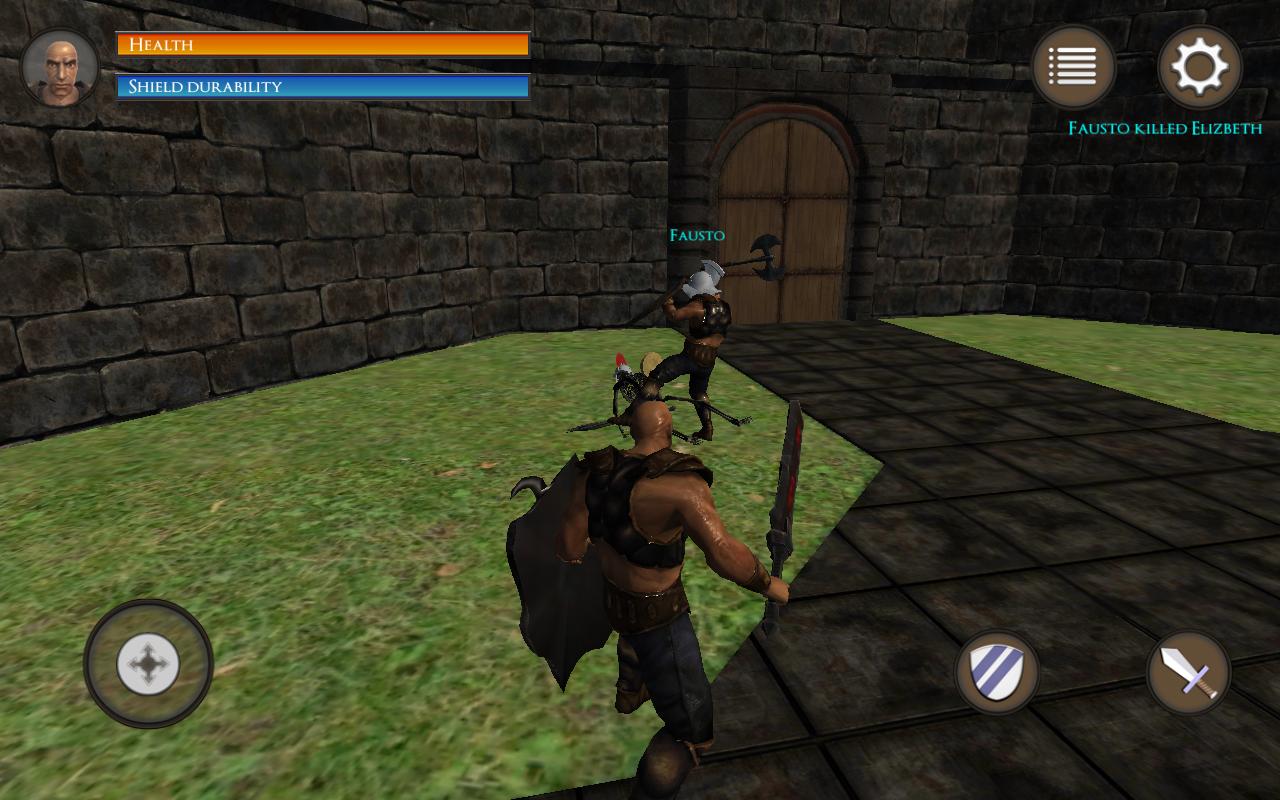The width and height of the screenshot is (1280, 800).
Task: Open the list menu button
Action: point(1073,67)
